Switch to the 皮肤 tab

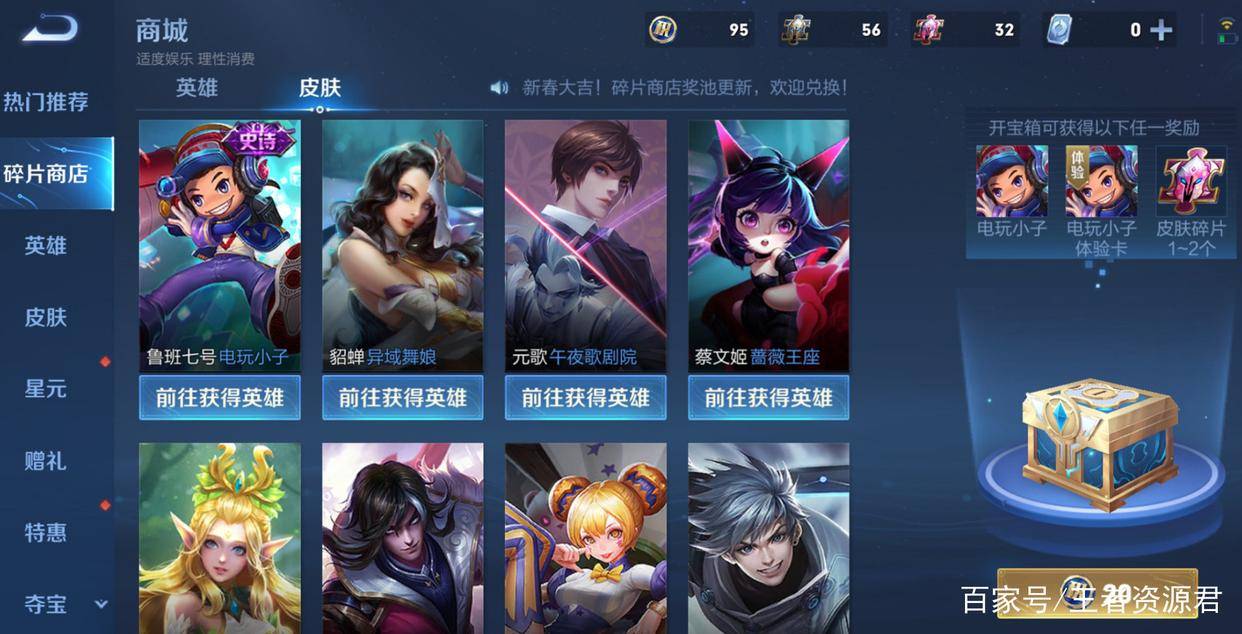tap(320, 88)
